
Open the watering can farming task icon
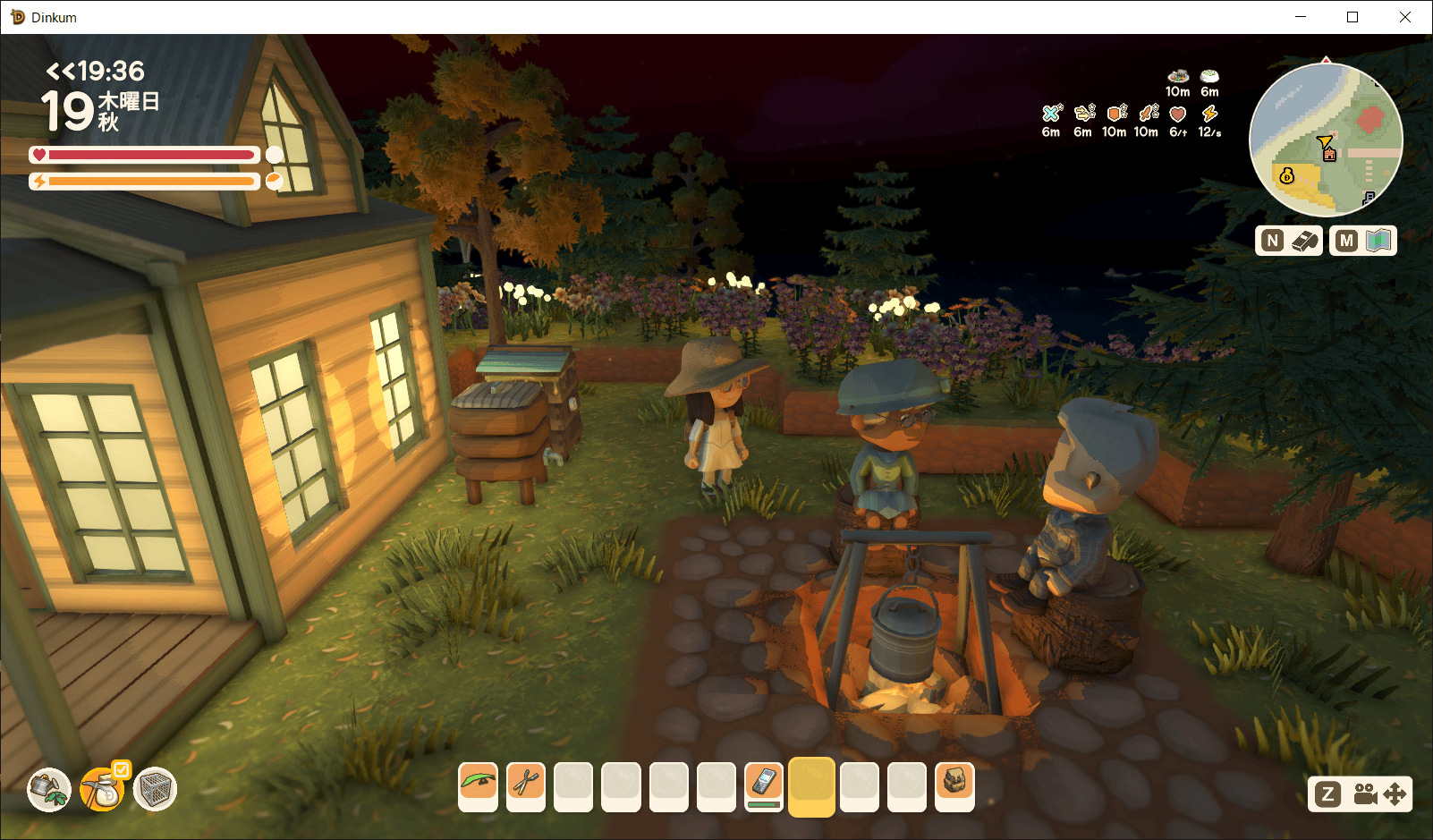click(49, 789)
